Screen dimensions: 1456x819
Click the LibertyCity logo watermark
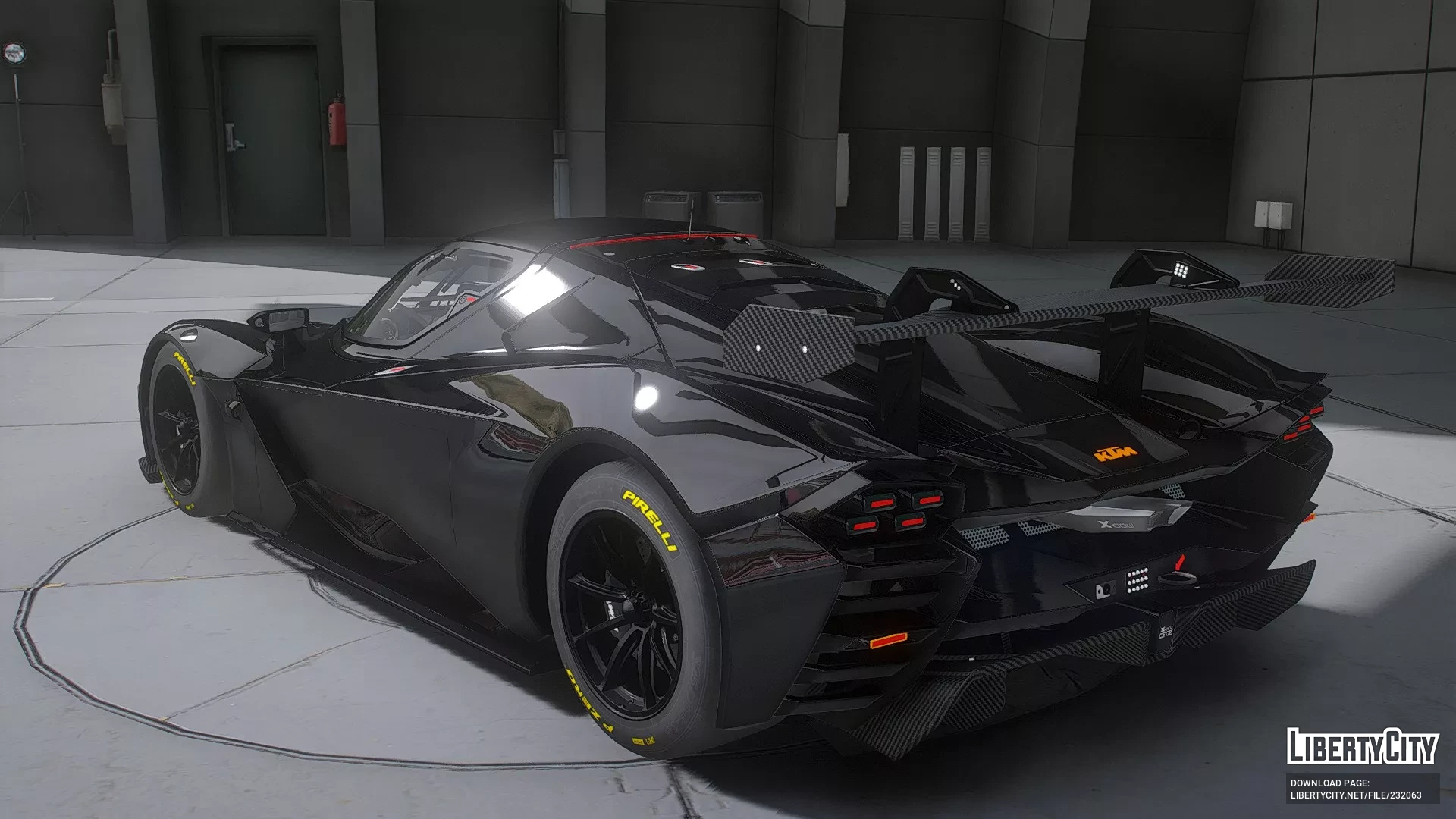coord(1362,746)
